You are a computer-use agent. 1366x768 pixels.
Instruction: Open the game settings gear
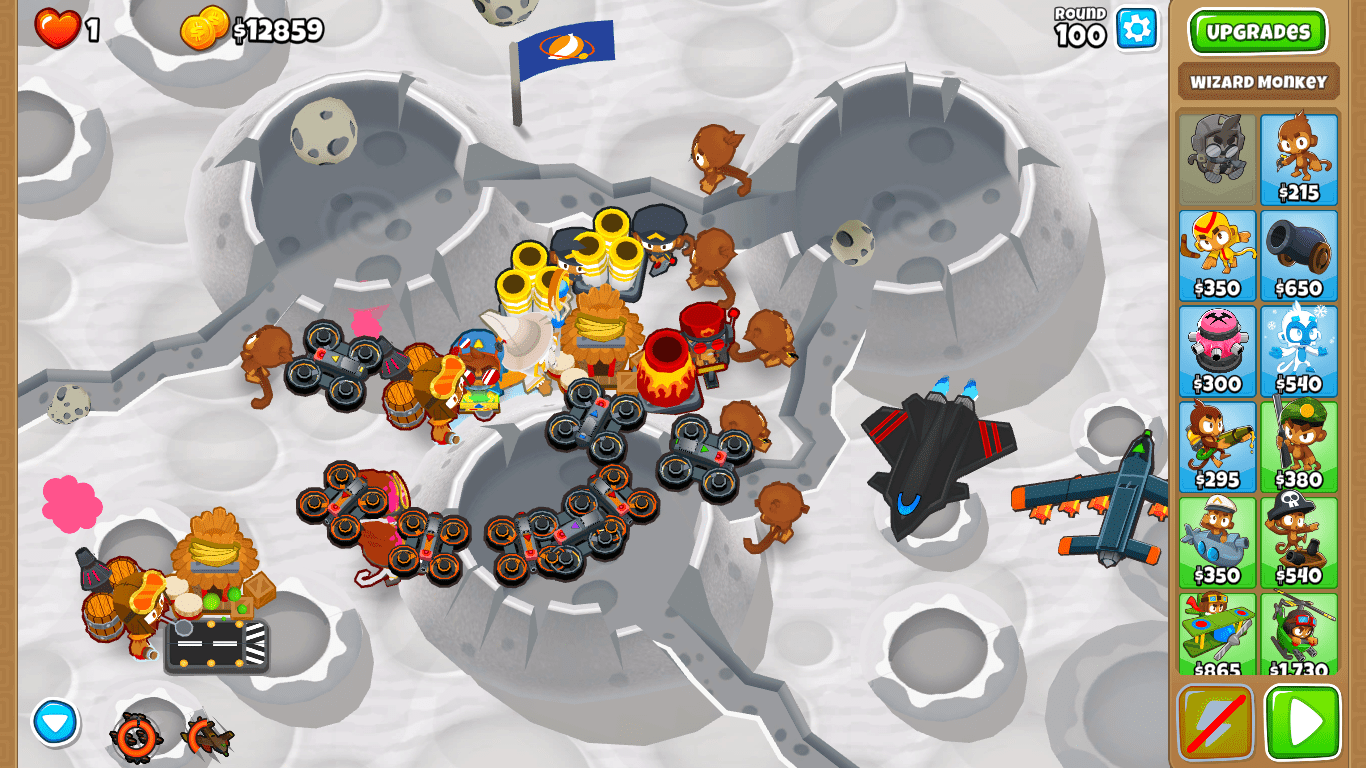pos(1135,29)
